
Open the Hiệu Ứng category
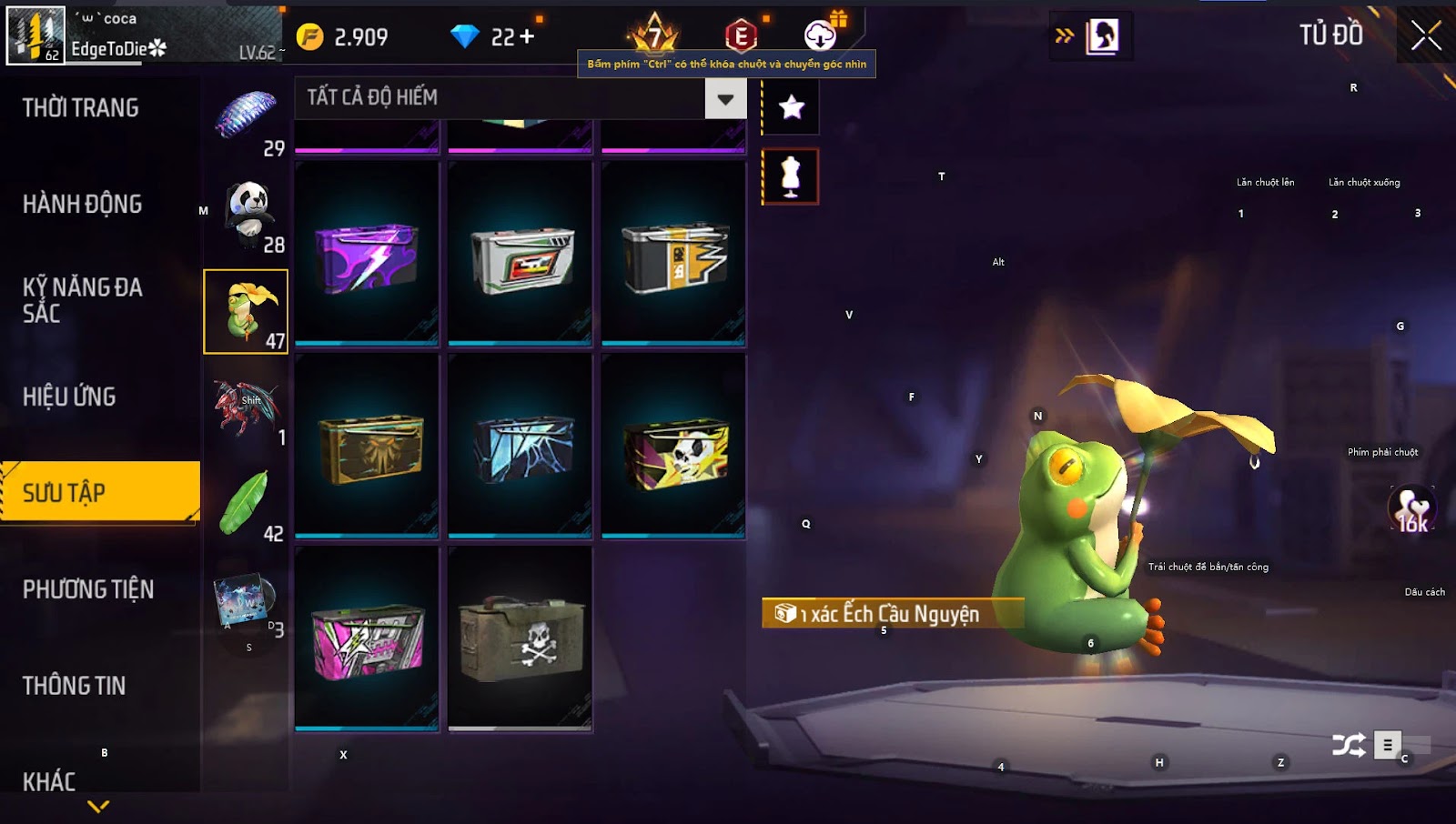[x=70, y=397]
